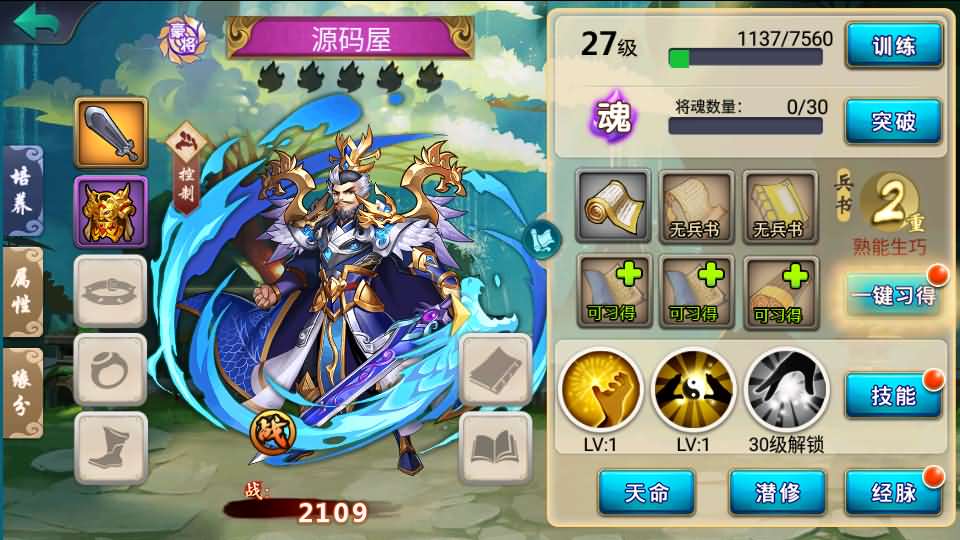Viewport: 960px width, 540px height.
Task: Open the 天命 destiny menu
Action: pyautogui.click(x=645, y=491)
